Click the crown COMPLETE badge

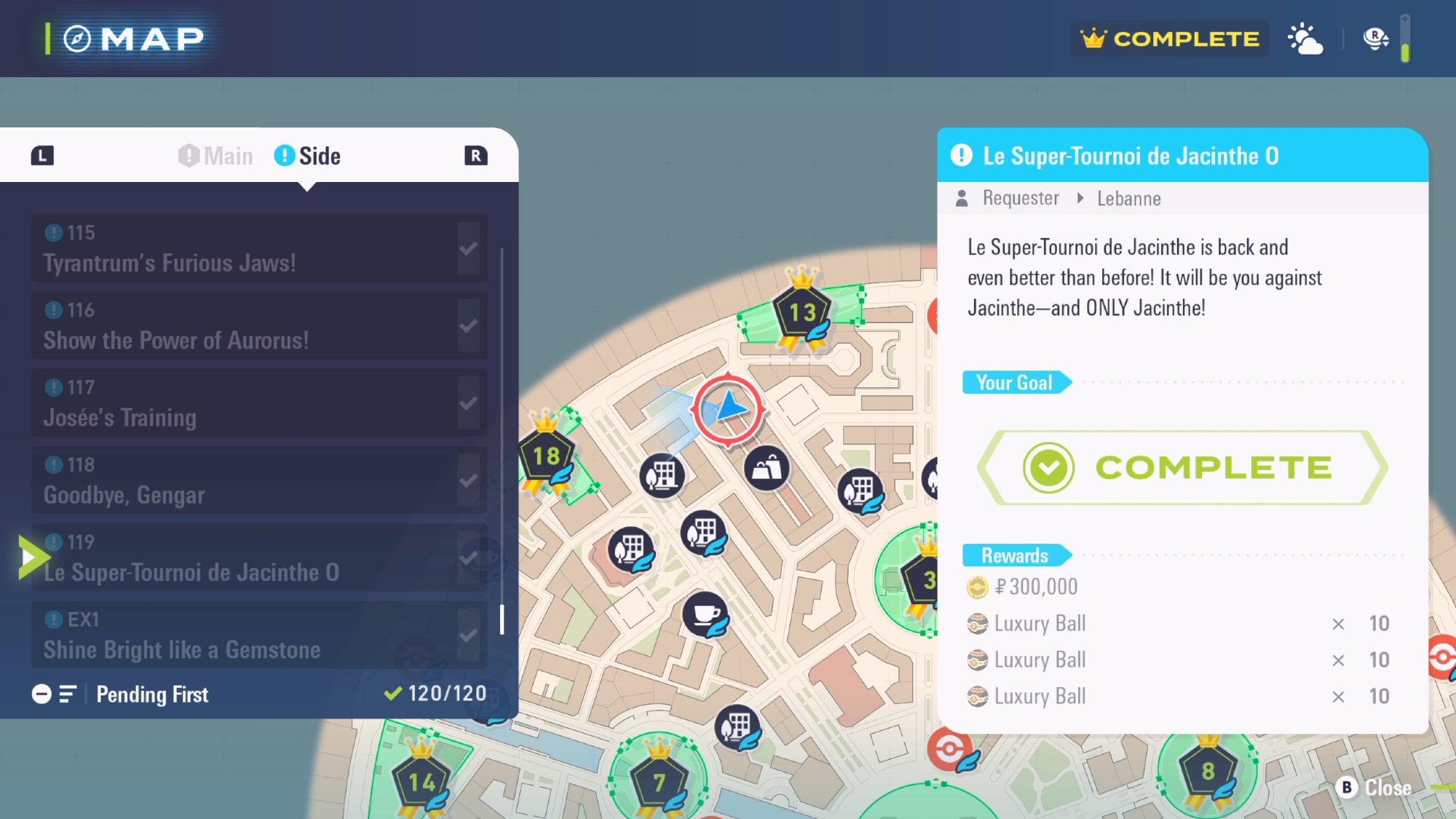click(1169, 39)
